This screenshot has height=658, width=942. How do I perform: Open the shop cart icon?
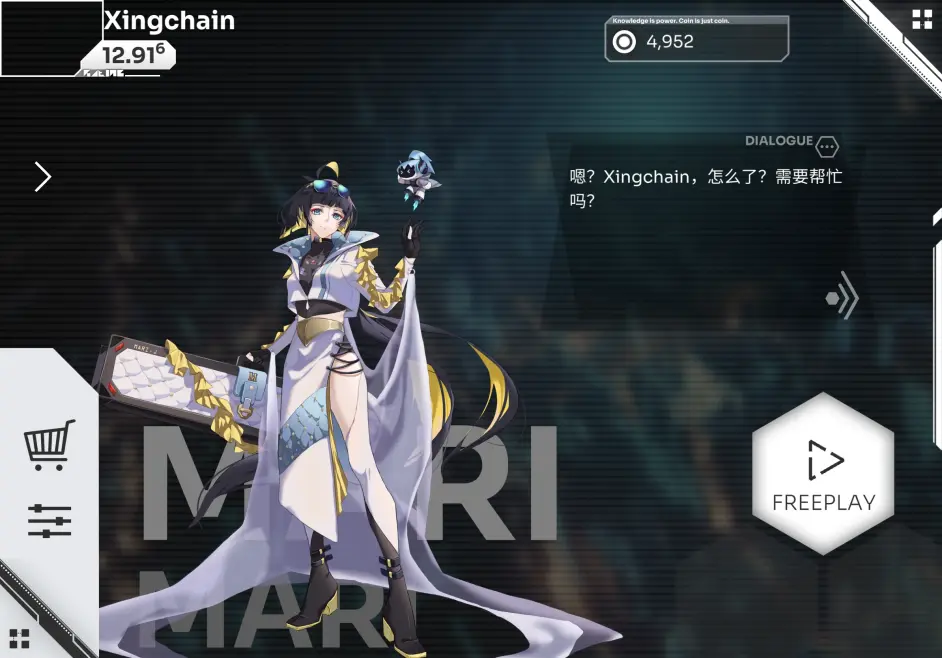49,444
